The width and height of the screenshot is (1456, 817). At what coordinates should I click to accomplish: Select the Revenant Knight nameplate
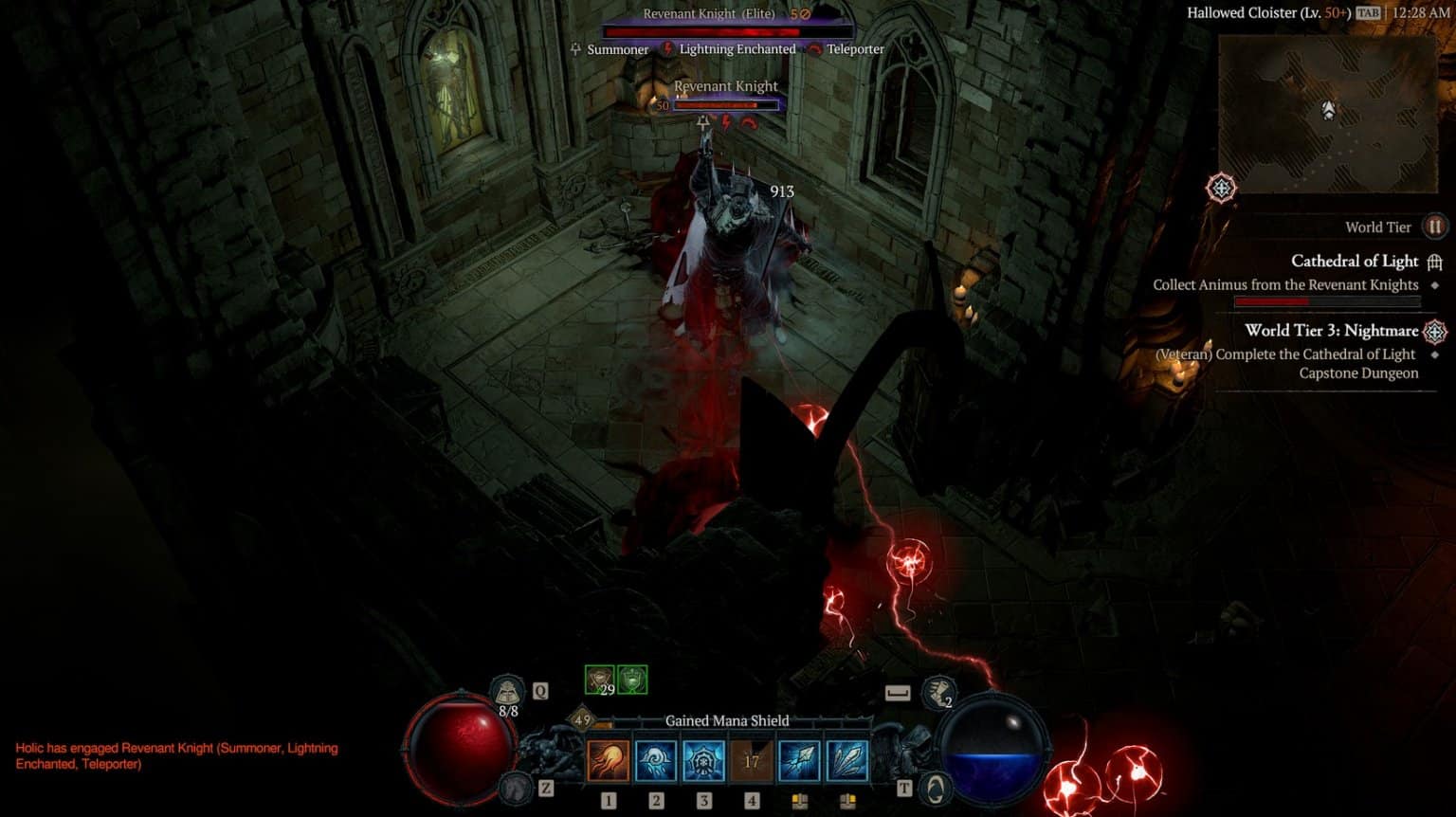pyautogui.click(x=725, y=85)
